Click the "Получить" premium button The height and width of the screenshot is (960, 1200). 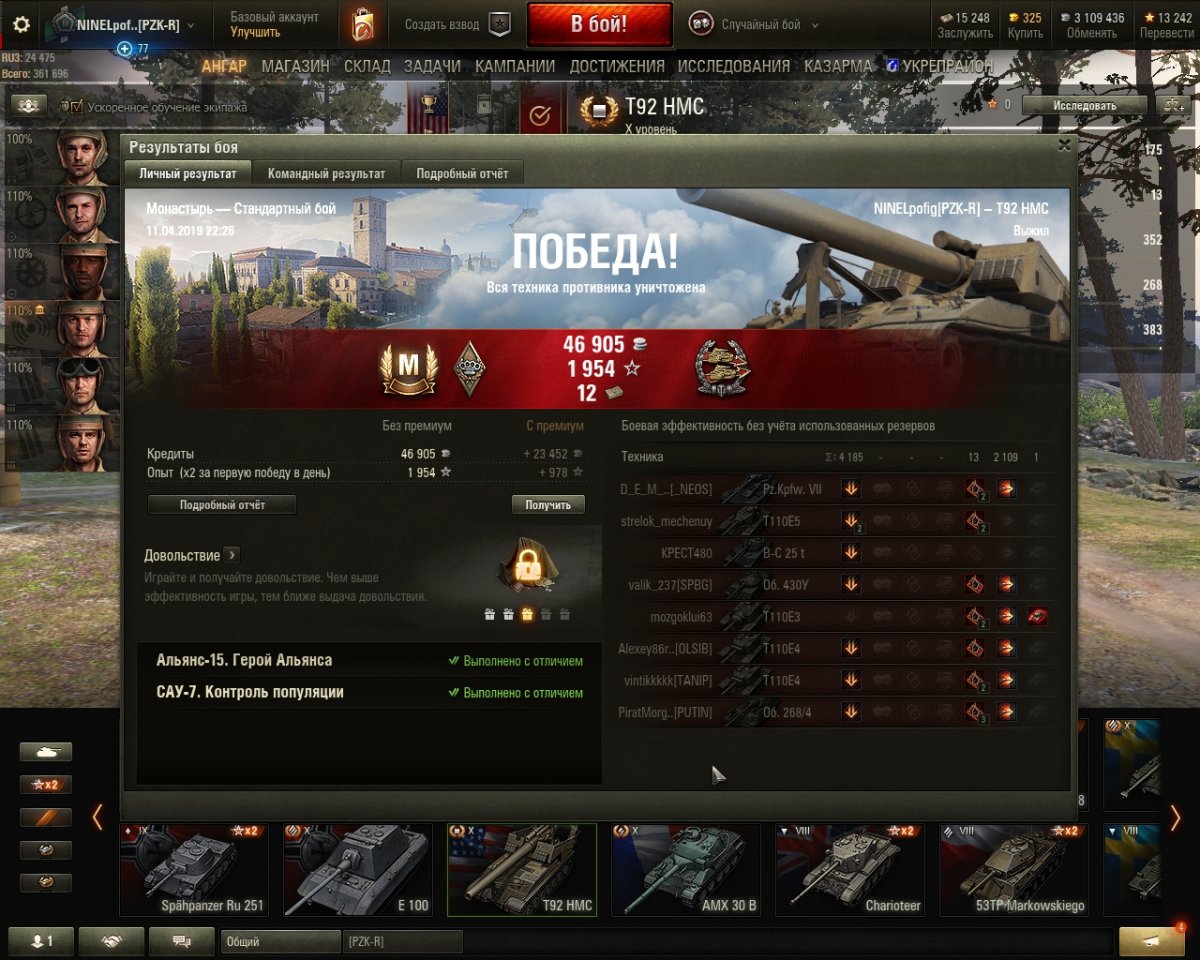(548, 505)
